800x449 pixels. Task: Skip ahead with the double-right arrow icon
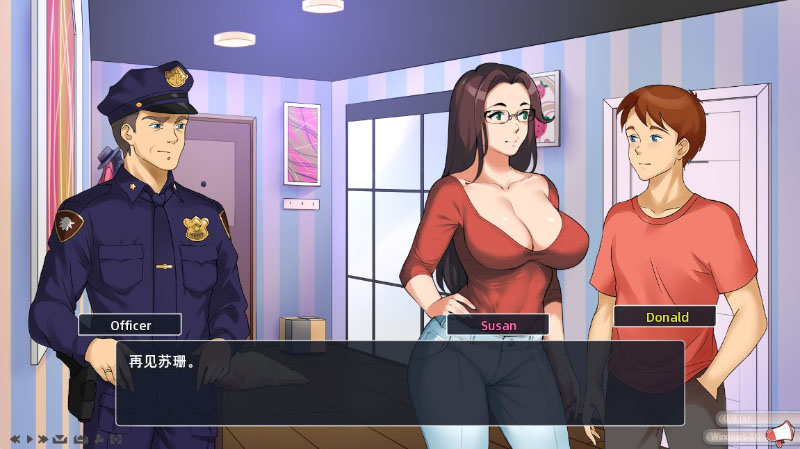43,439
